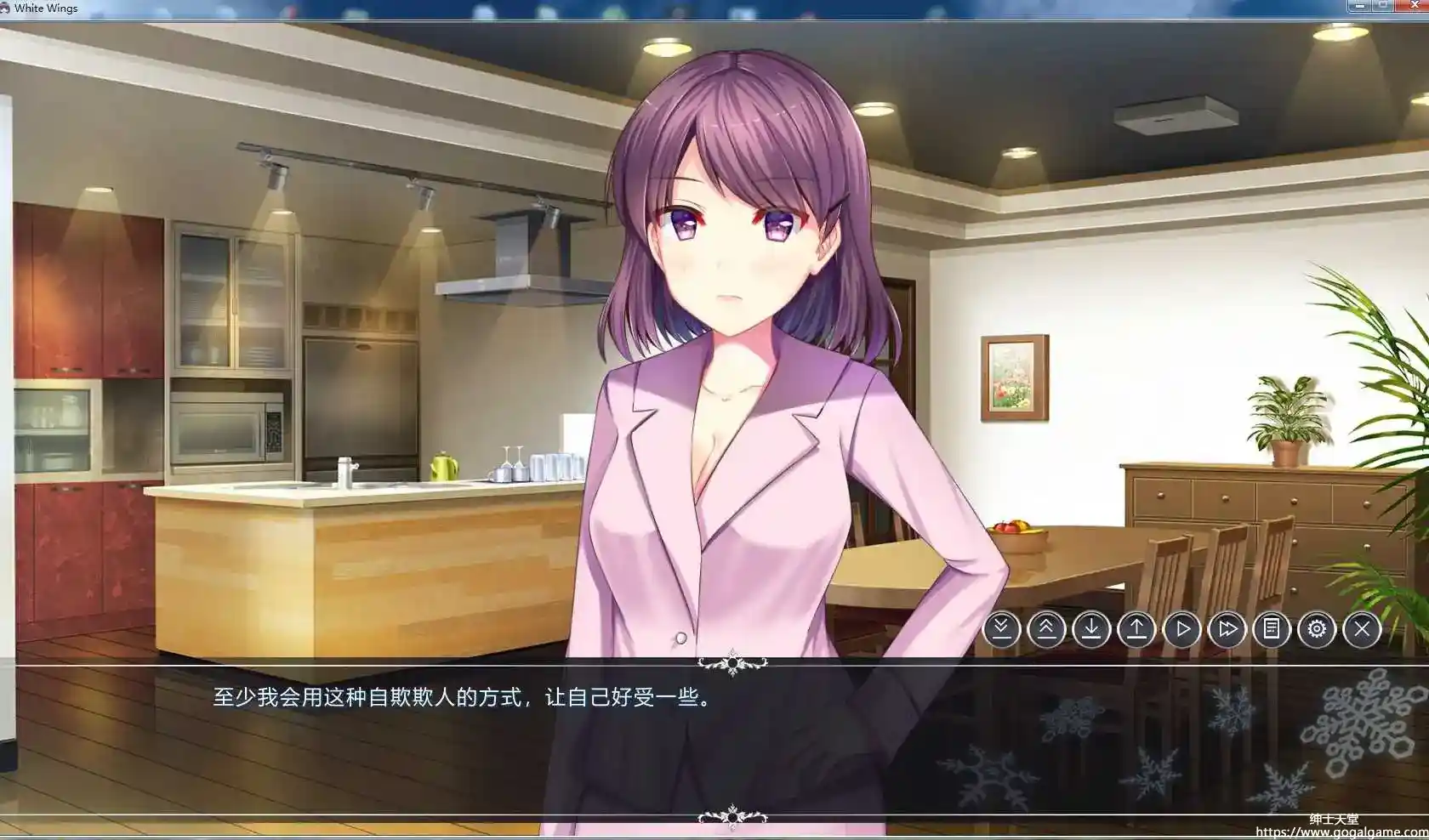
Task: Open the save menu with the down-arrow icon
Action: [1091, 629]
